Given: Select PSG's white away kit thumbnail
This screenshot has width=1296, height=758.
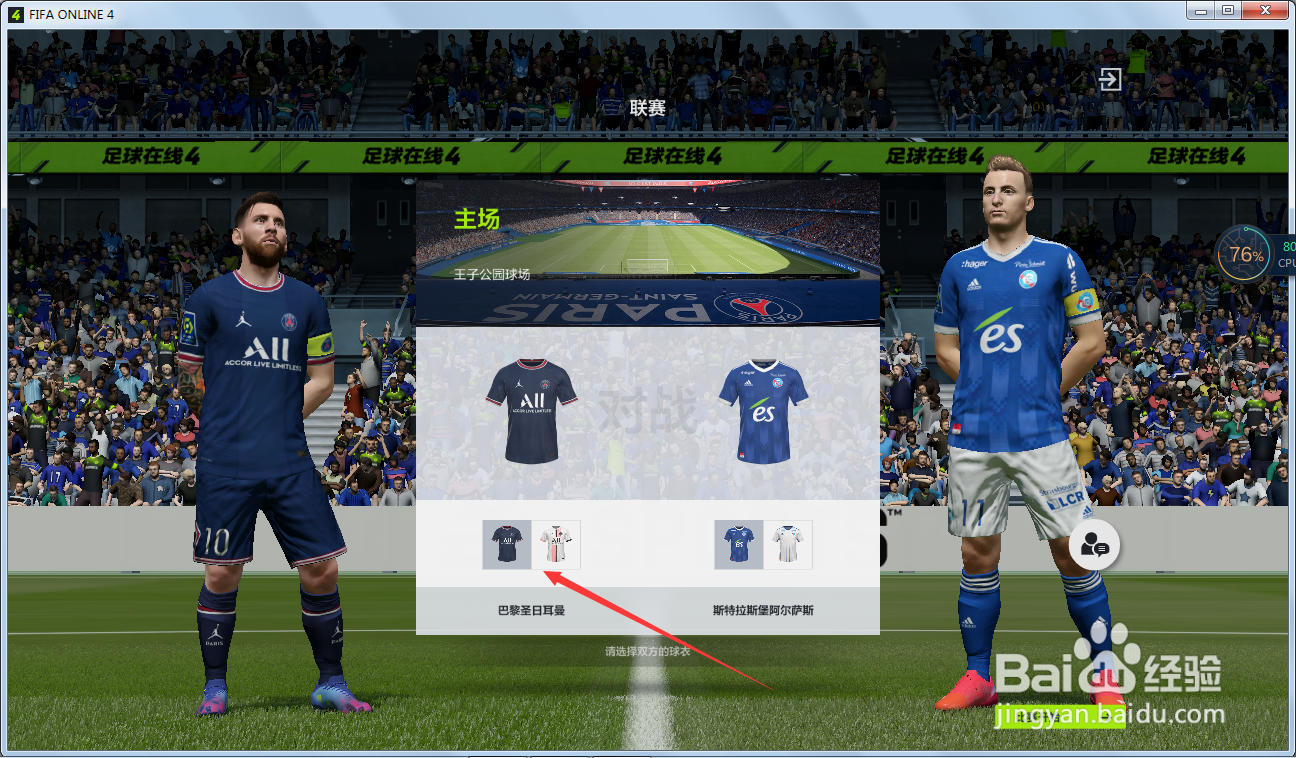Looking at the screenshot, I should point(558,544).
